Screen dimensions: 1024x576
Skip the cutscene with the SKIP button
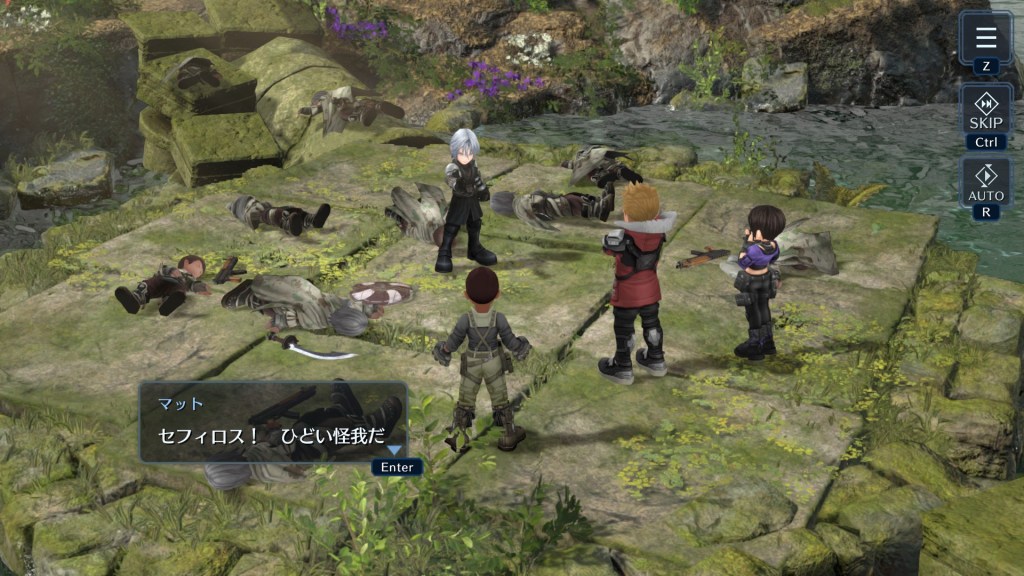[x=986, y=110]
